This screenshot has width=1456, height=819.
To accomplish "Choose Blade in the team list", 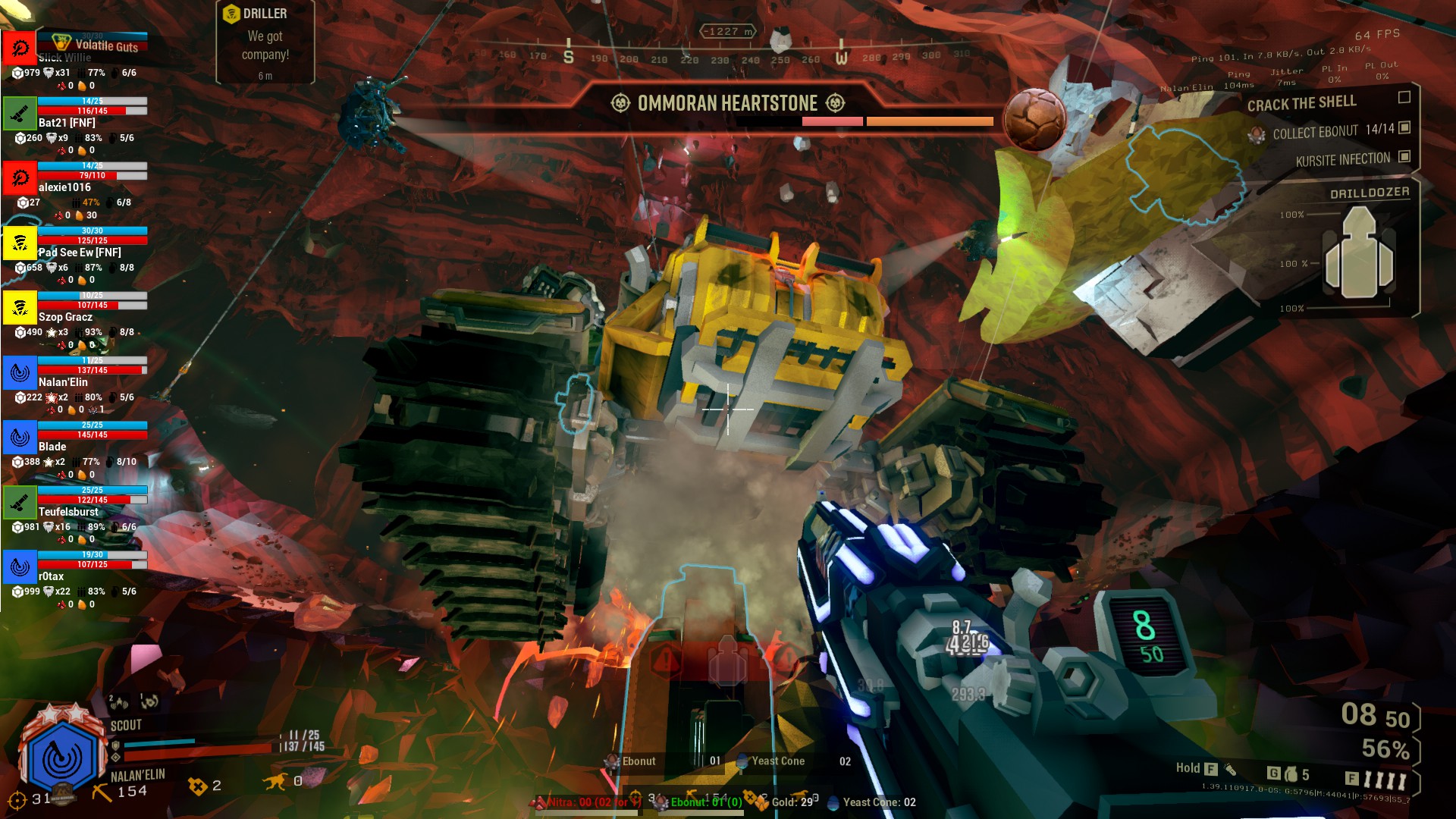I will [52, 447].
